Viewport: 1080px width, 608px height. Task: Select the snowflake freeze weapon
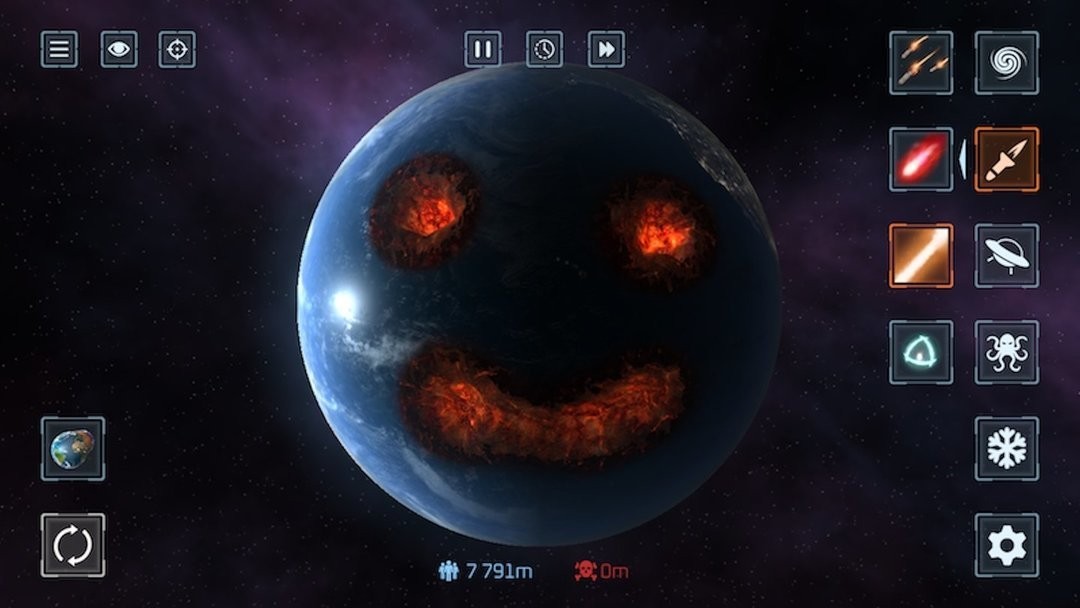(1006, 448)
